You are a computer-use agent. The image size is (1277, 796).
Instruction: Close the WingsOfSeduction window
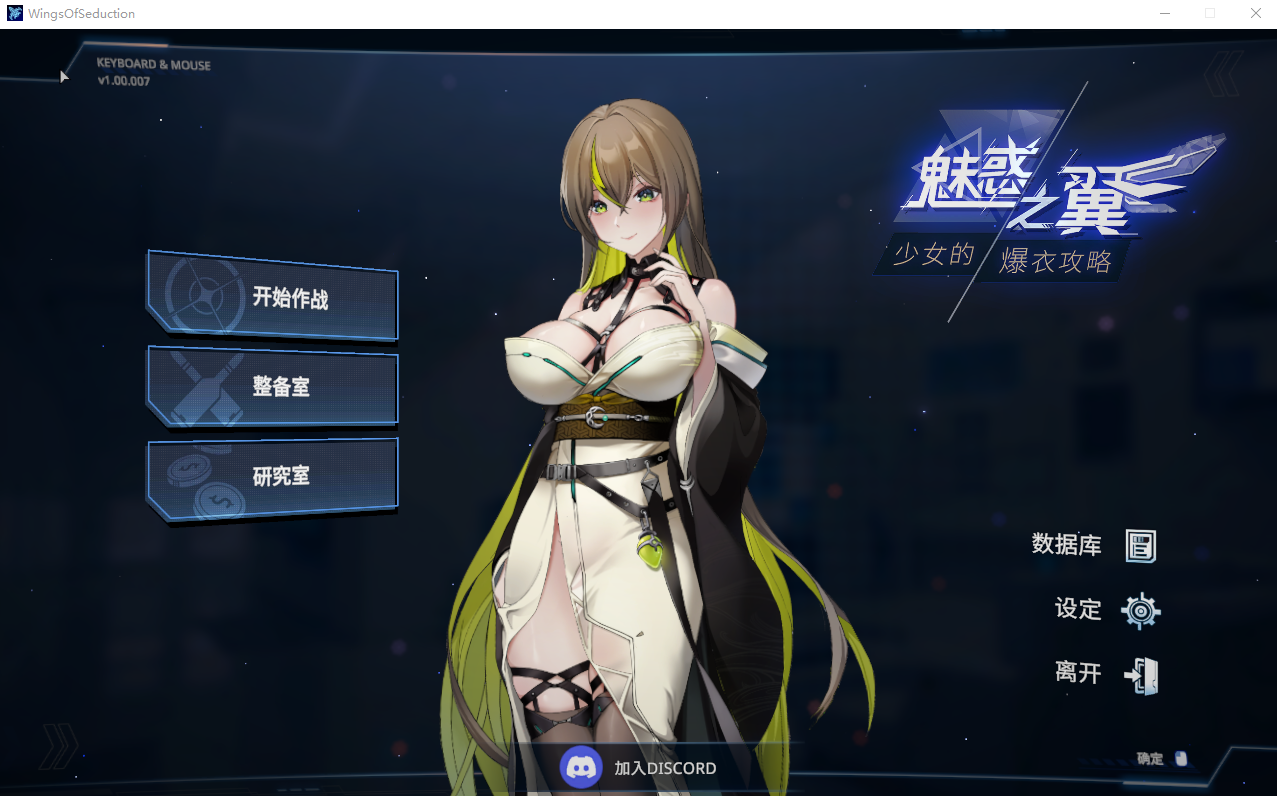coord(1255,14)
